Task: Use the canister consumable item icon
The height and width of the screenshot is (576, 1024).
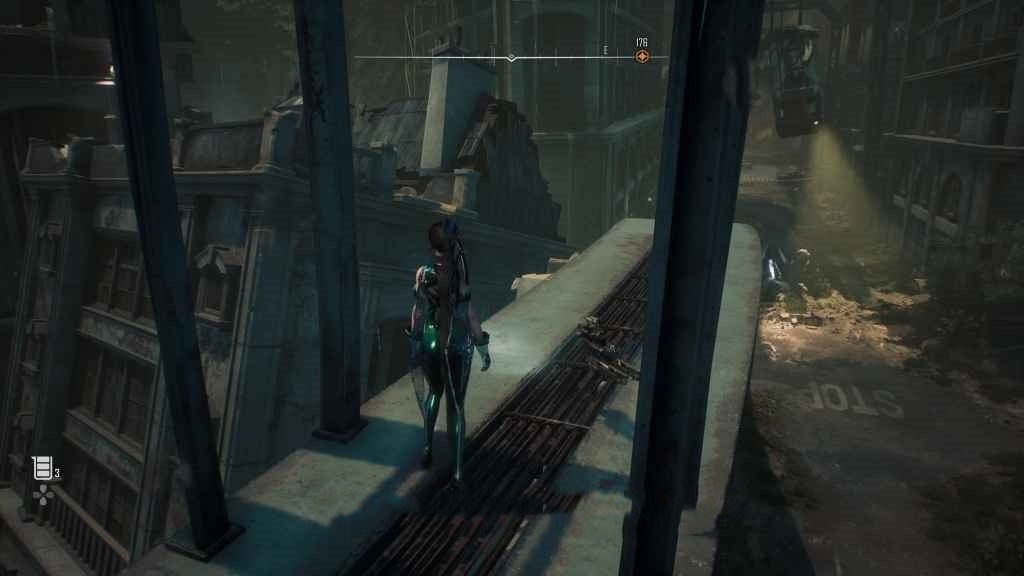Action: [x=42, y=467]
